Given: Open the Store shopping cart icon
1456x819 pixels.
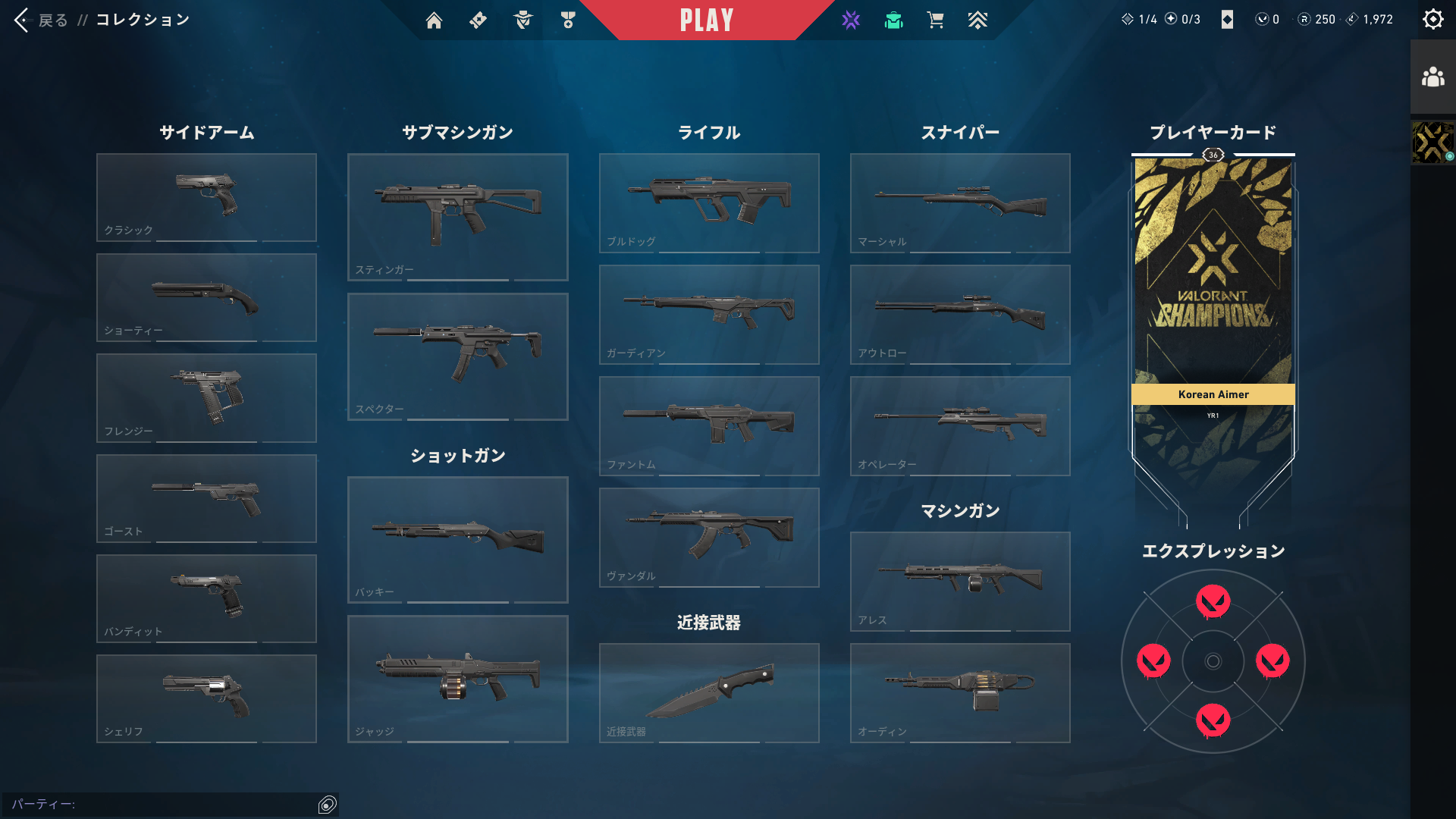Looking at the screenshot, I should (x=936, y=20).
